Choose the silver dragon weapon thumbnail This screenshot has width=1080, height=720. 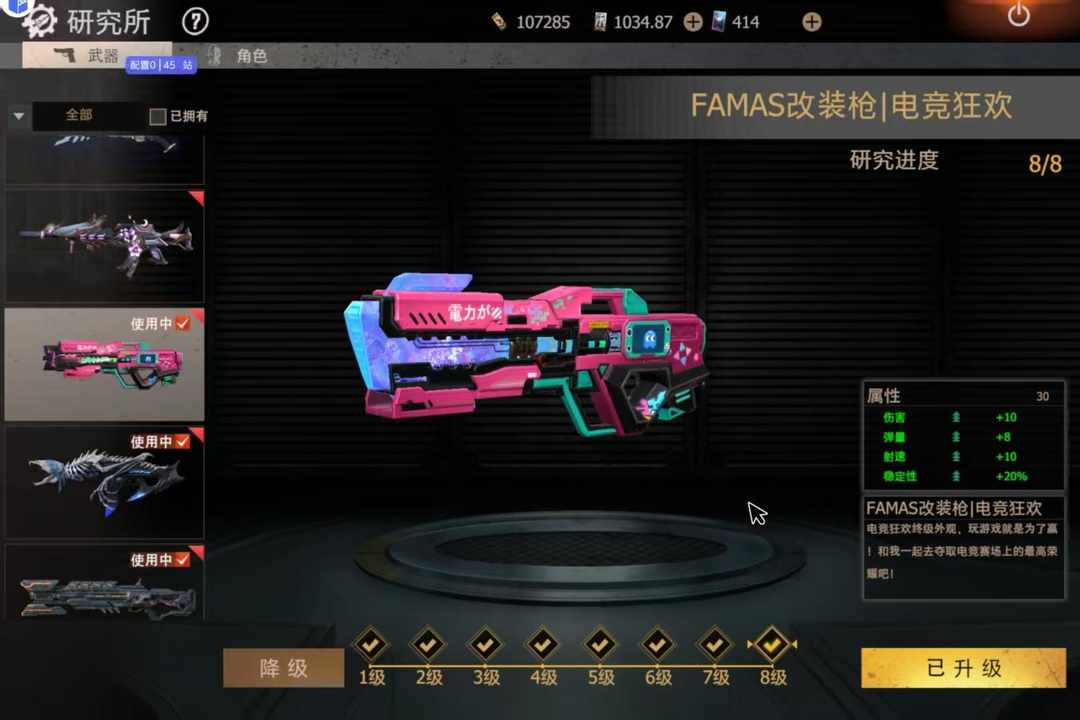click(x=104, y=482)
